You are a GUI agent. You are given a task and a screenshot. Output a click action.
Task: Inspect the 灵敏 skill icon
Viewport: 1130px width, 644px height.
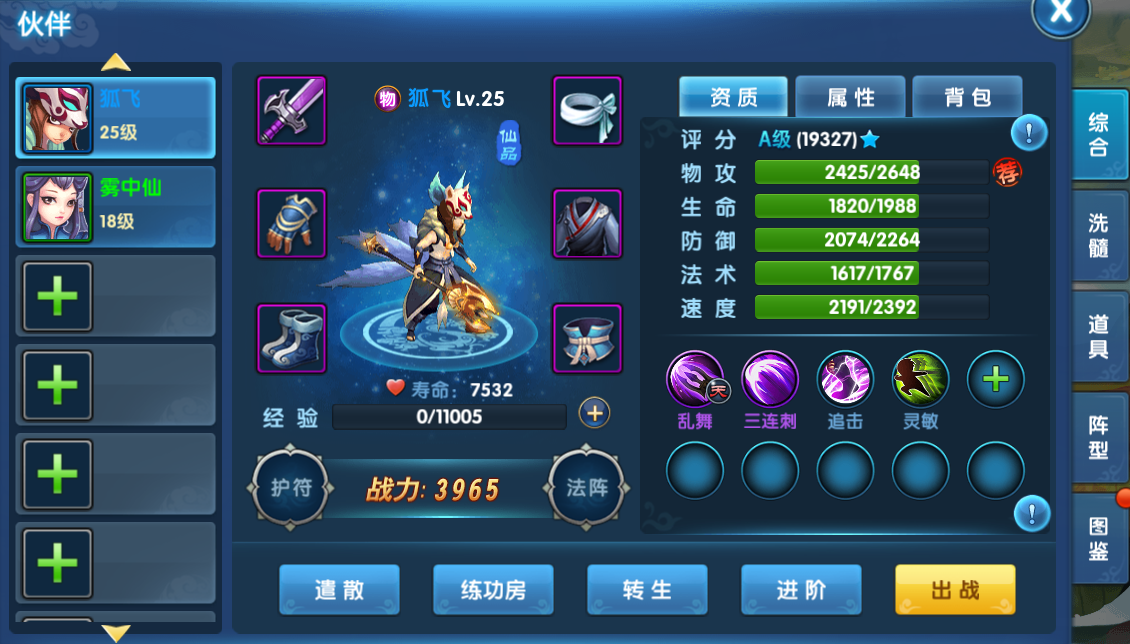pos(920,379)
